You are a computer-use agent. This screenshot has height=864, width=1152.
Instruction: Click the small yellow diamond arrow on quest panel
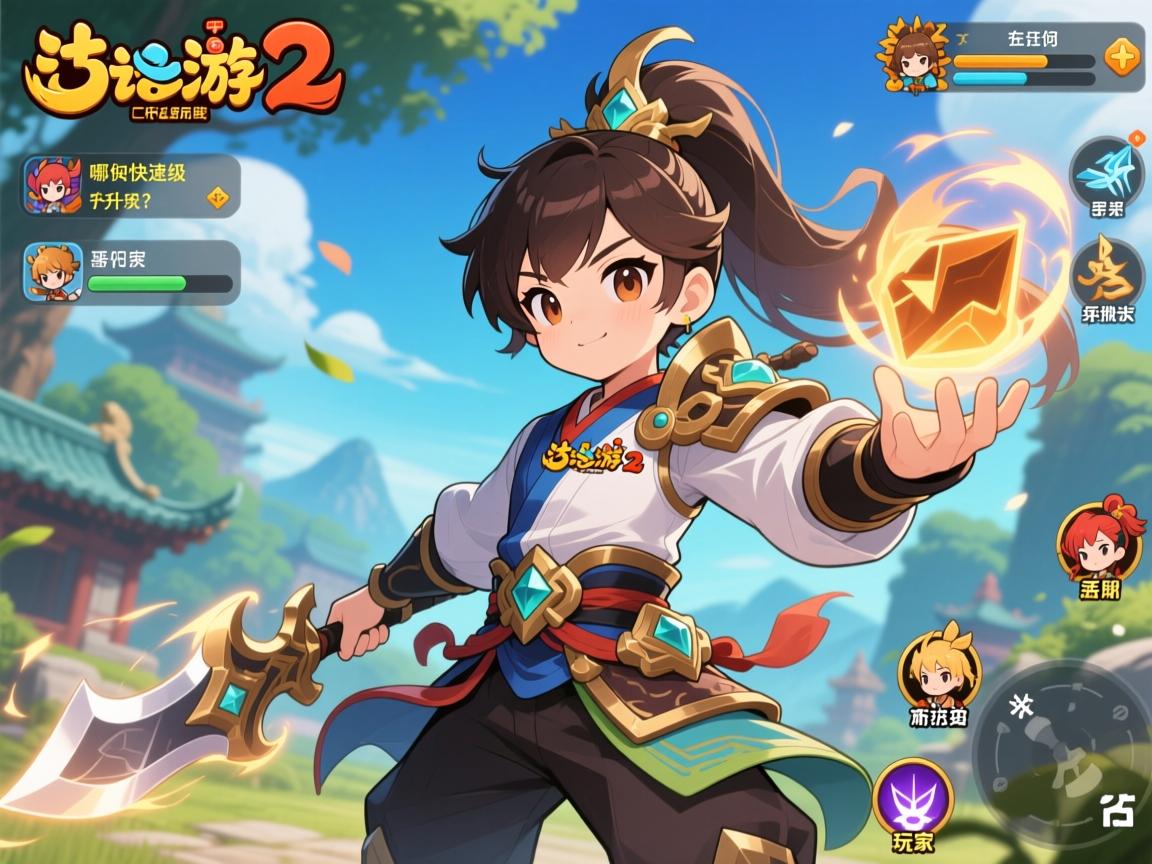(x=217, y=198)
